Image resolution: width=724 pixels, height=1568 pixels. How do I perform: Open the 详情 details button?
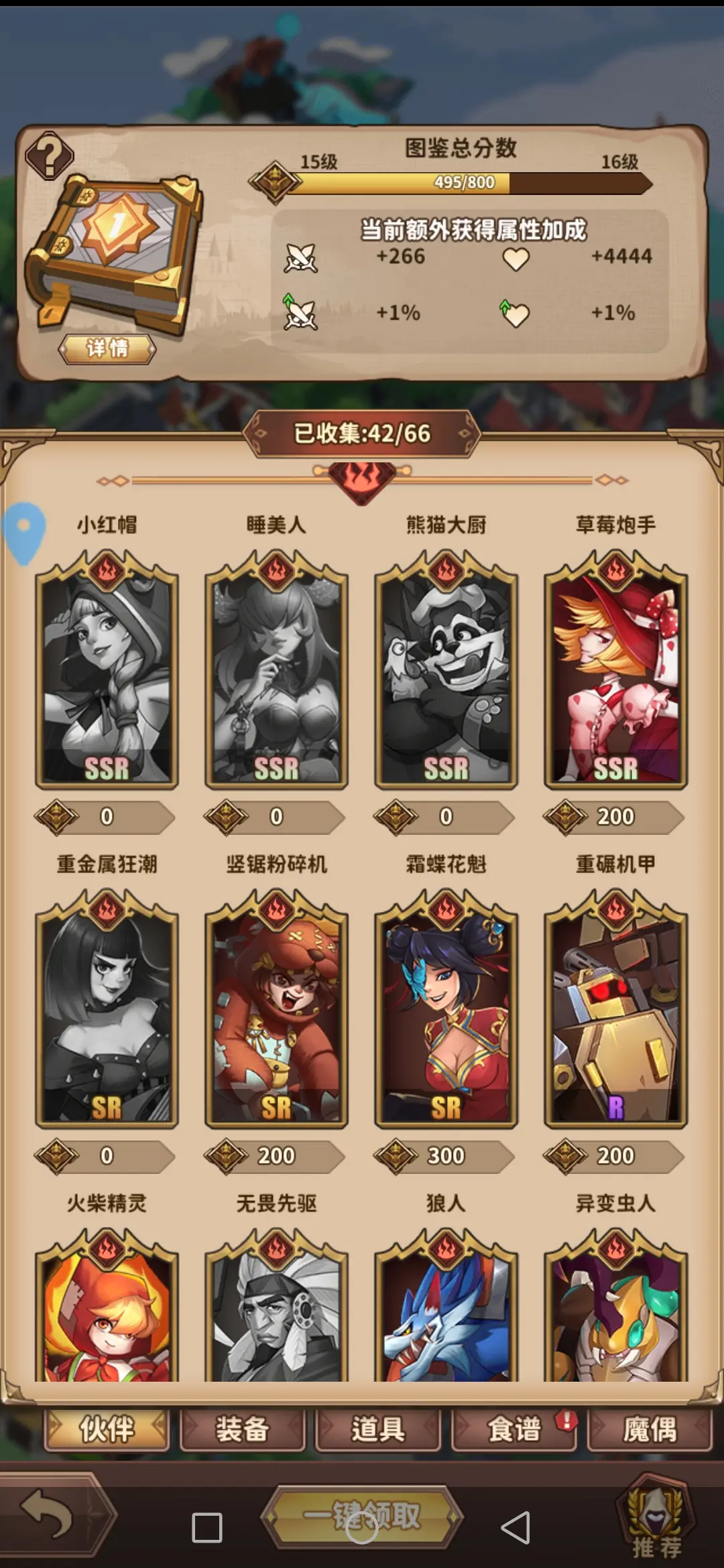click(107, 348)
